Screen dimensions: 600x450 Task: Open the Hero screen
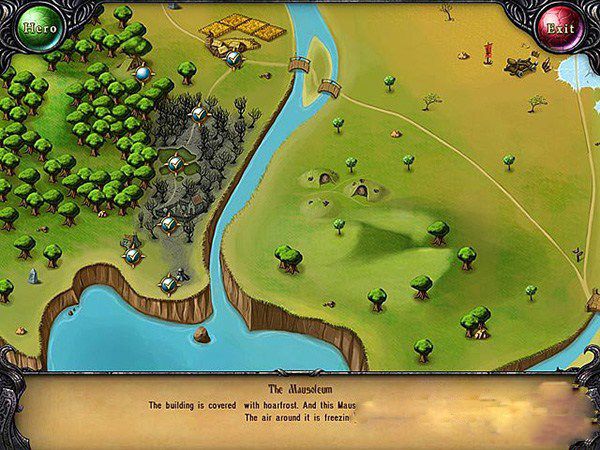click(37, 28)
